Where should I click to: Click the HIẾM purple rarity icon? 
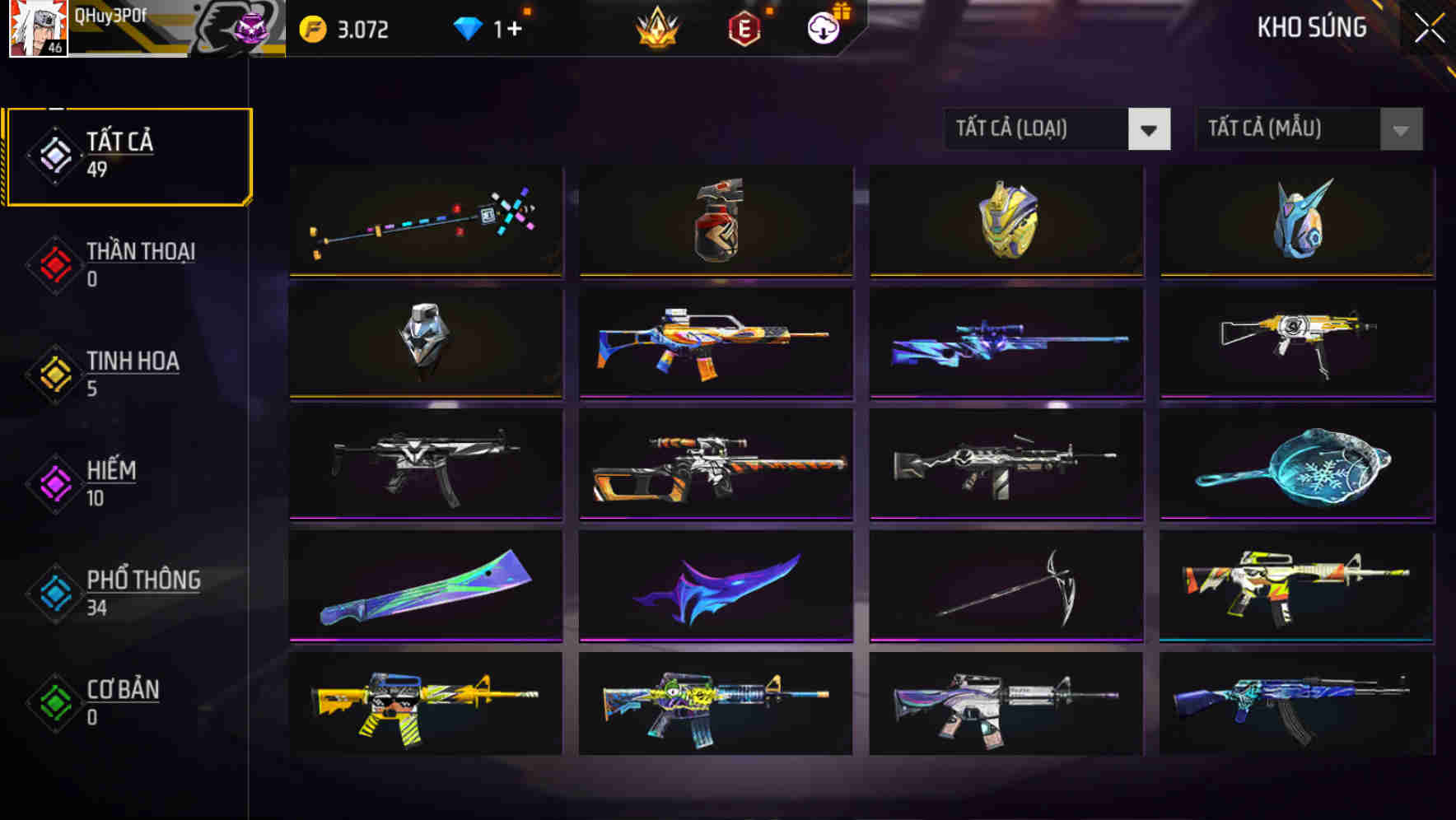(x=55, y=482)
